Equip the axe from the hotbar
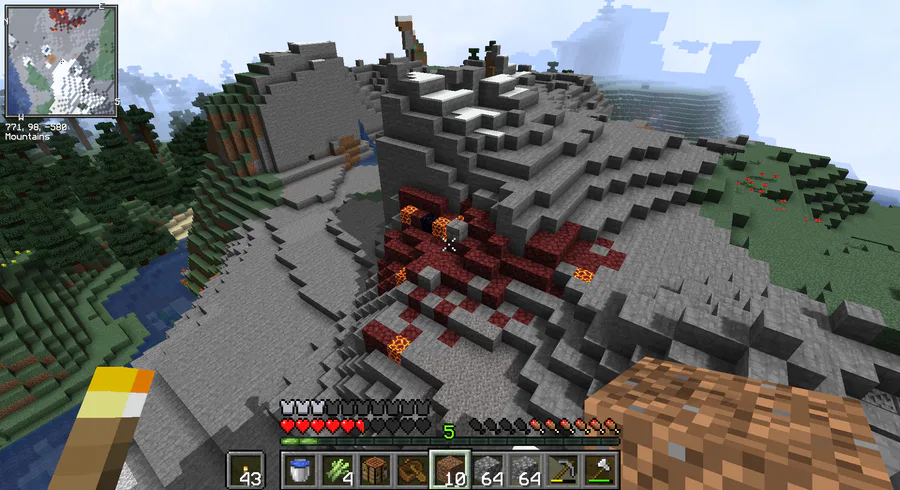900x490 pixels. pos(603,469)
